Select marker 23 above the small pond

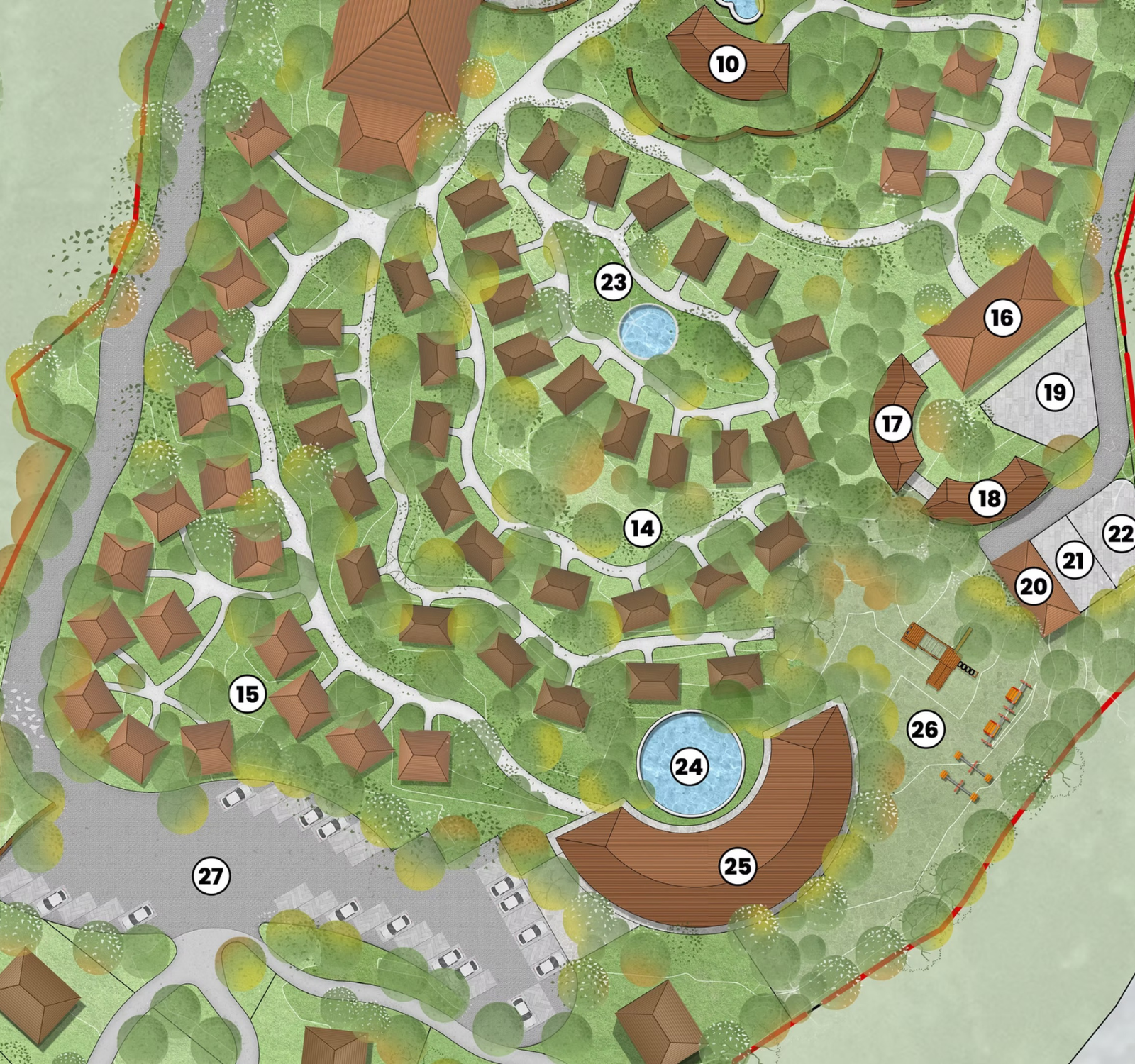click(x=614, y=282)
